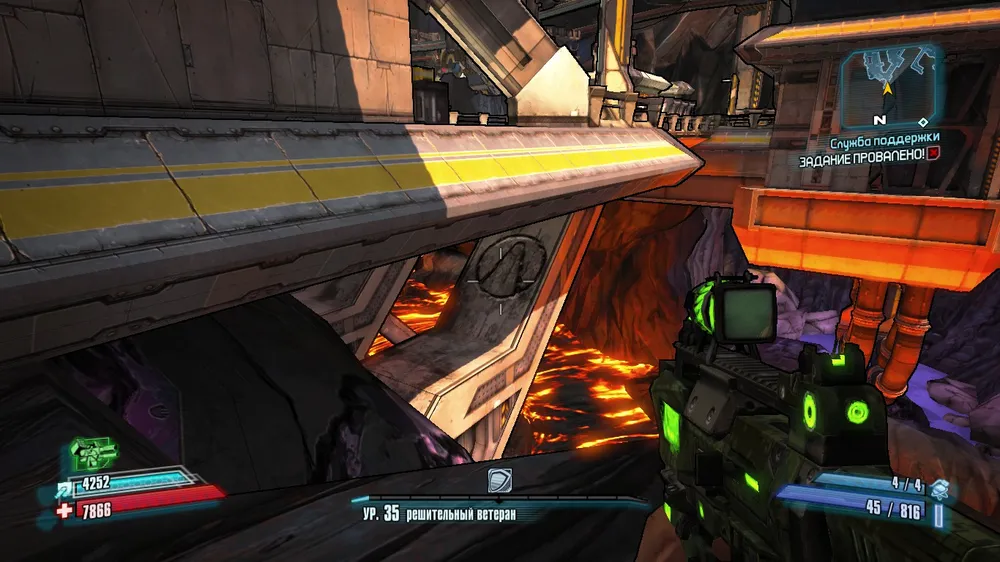
Task: Click the green turret action skill icon
Action: tap(92, 455)
